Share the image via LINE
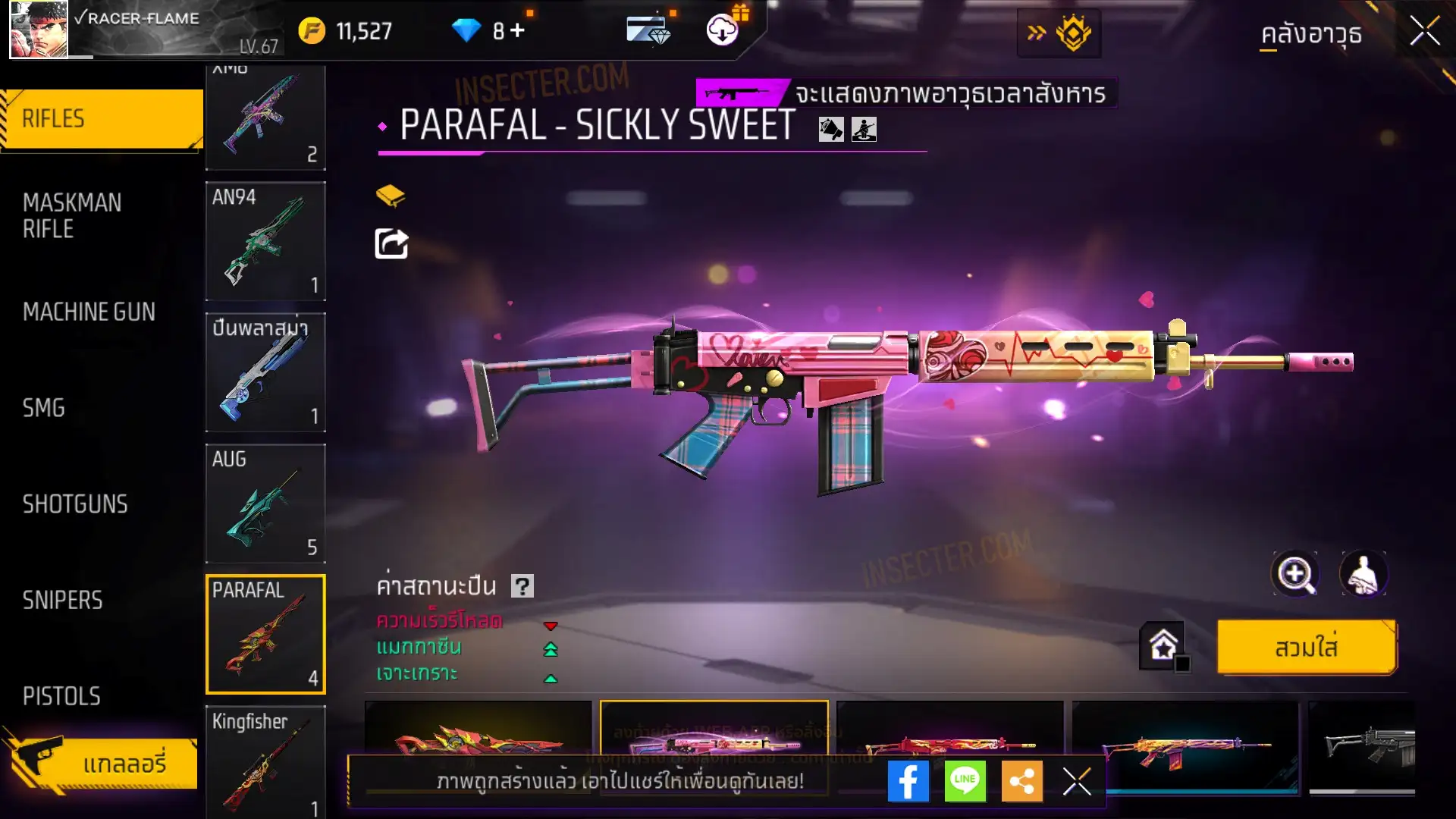Viewport: 1456px width, 819px height. coord(965,781)
